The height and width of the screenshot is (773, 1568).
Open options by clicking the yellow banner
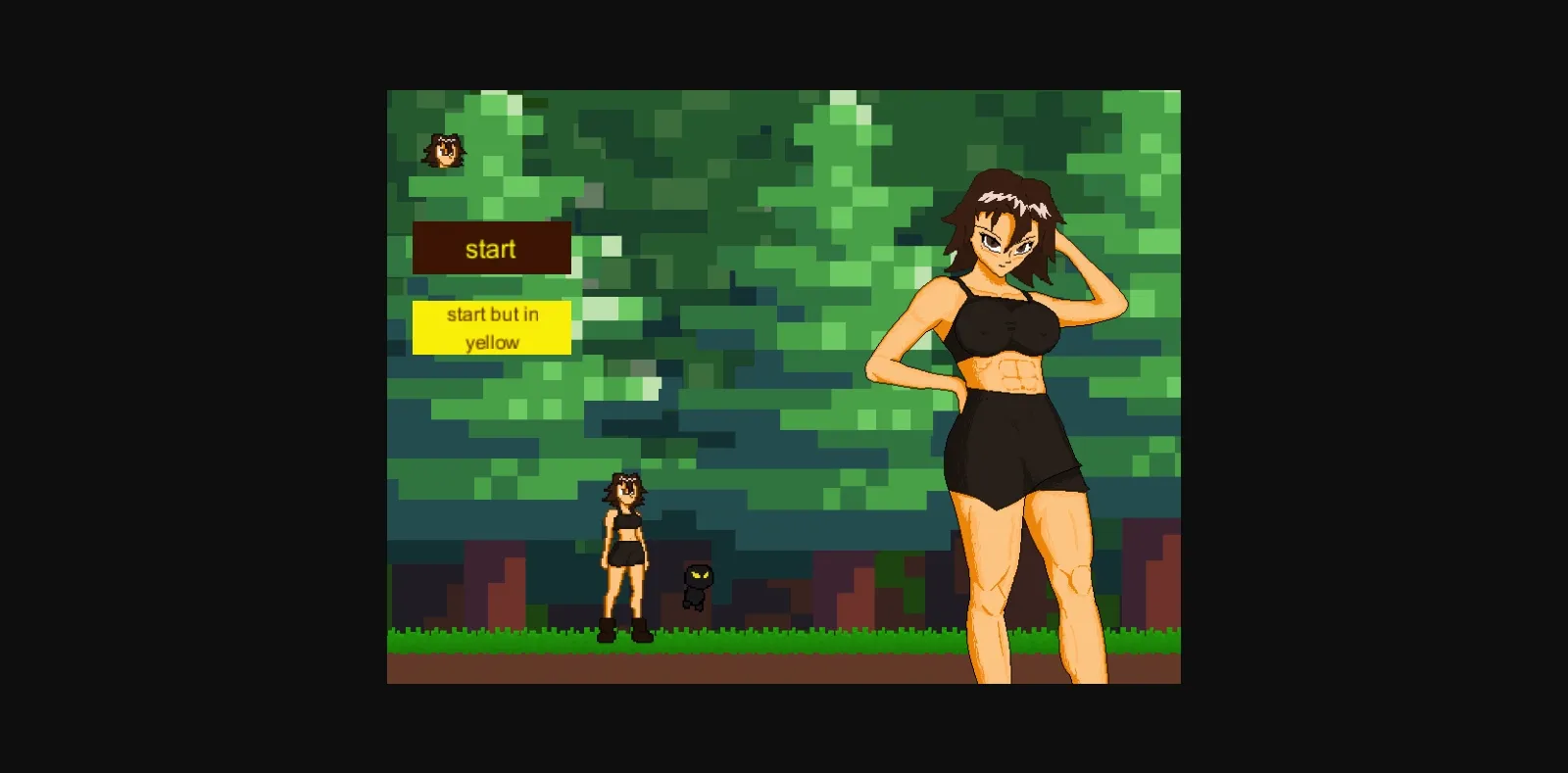point(493,327)
